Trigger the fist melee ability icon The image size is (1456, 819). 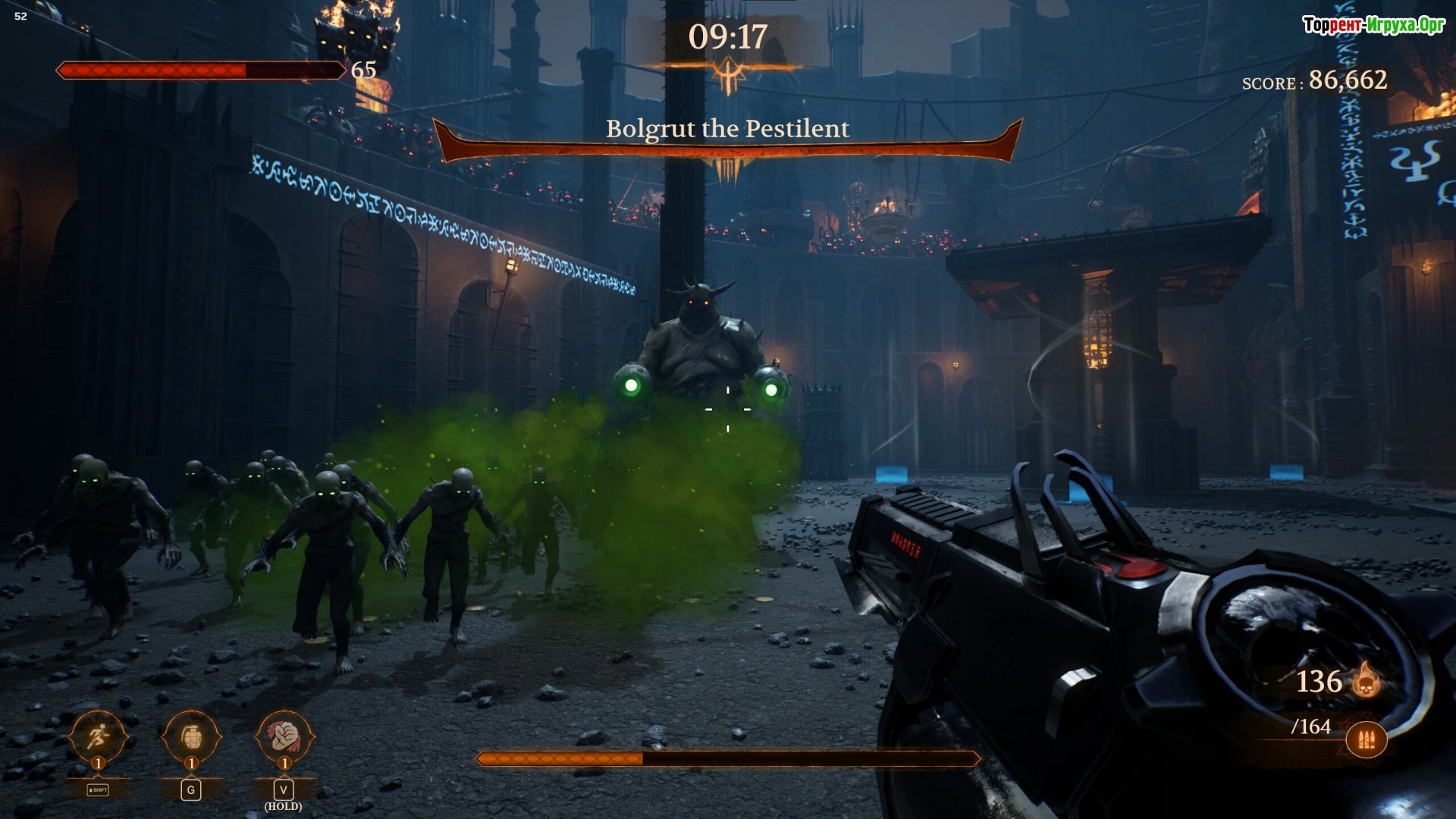point(284,735)
